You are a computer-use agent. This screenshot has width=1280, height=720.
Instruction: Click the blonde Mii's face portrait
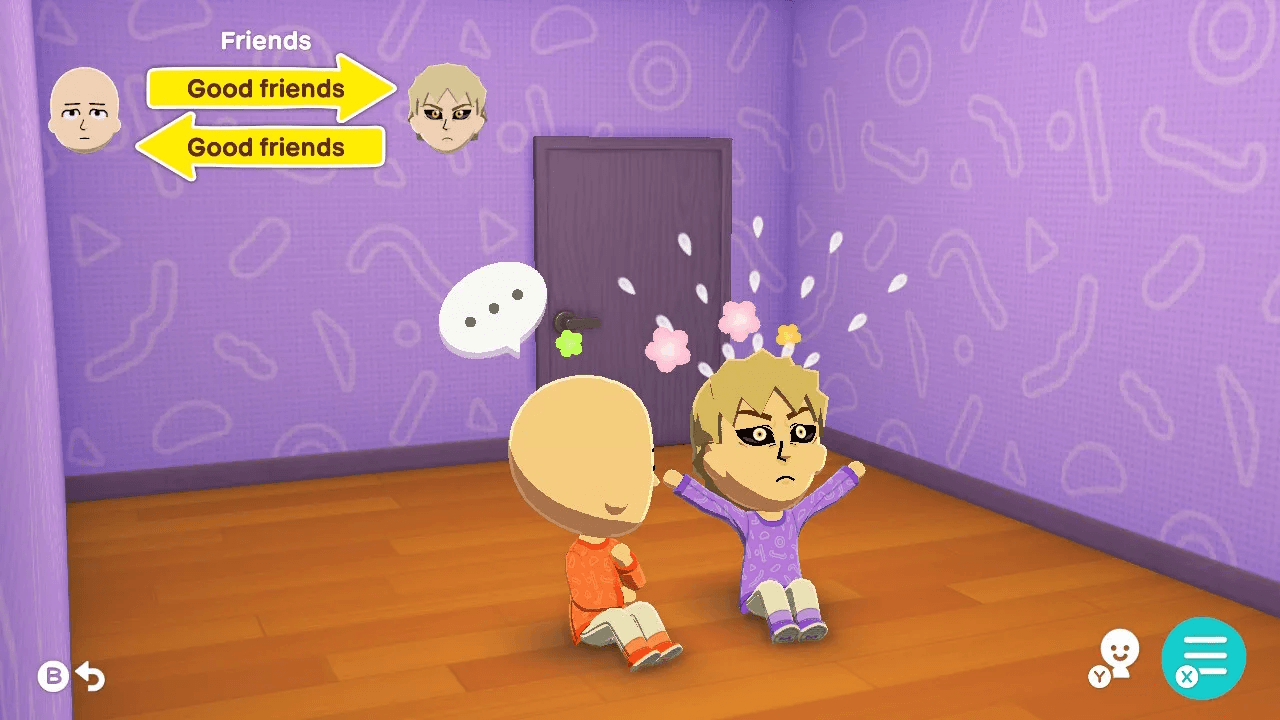coord(449,106)
